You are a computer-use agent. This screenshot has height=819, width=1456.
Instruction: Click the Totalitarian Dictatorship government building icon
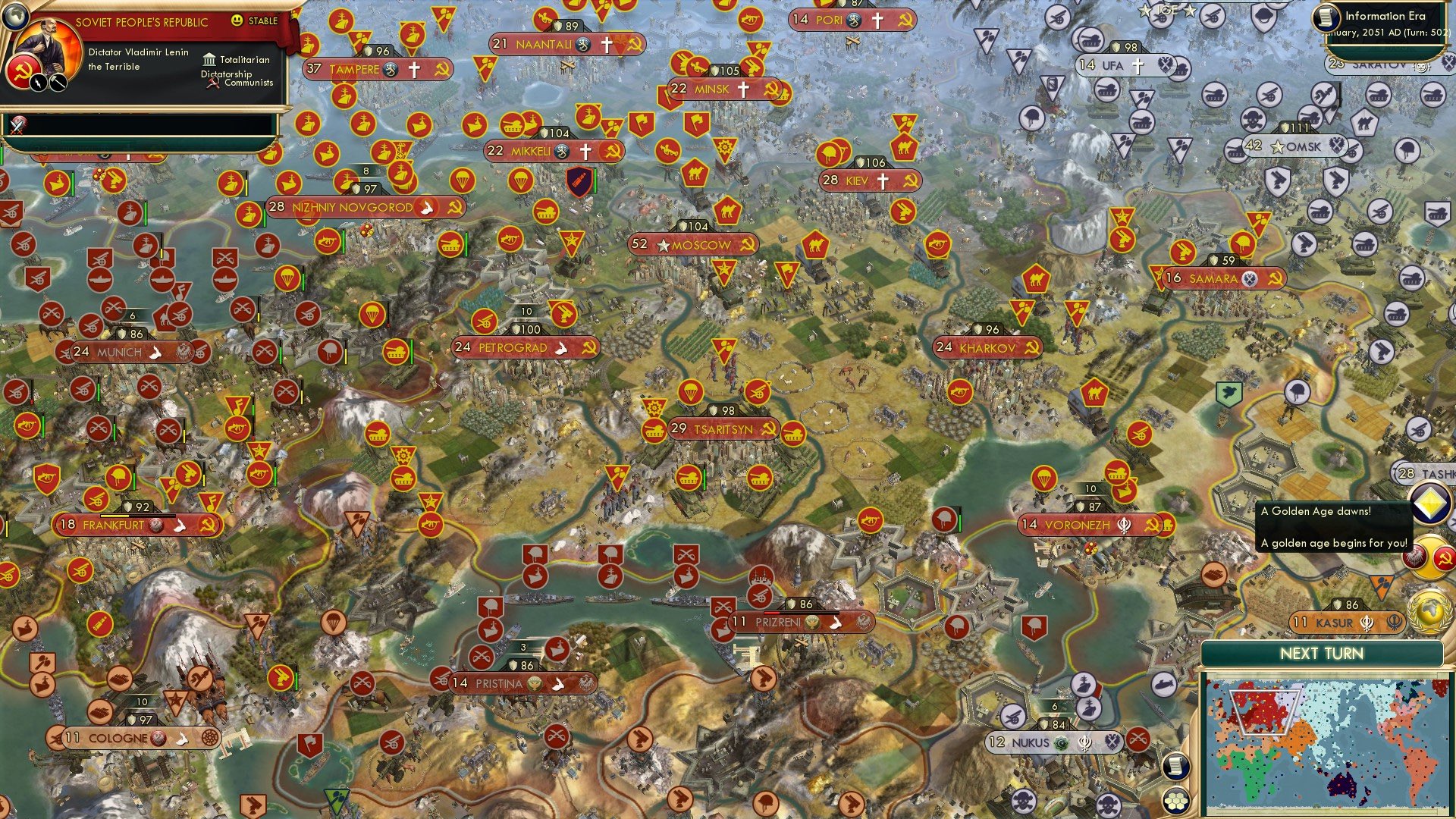pyautogui.click(x=209, y=61)
